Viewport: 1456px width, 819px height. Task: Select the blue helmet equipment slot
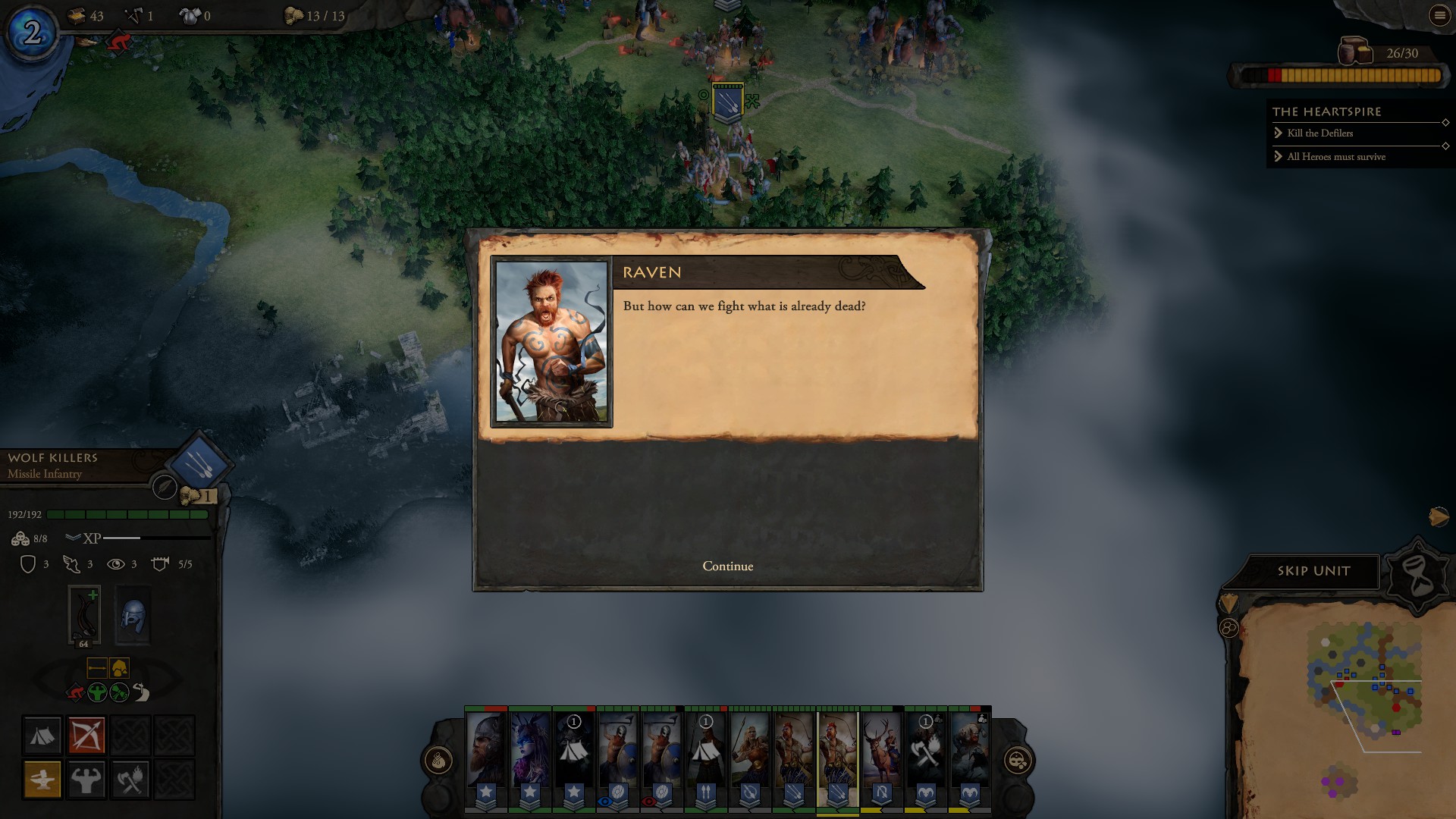pyautogui.click(x=133, y=615)
